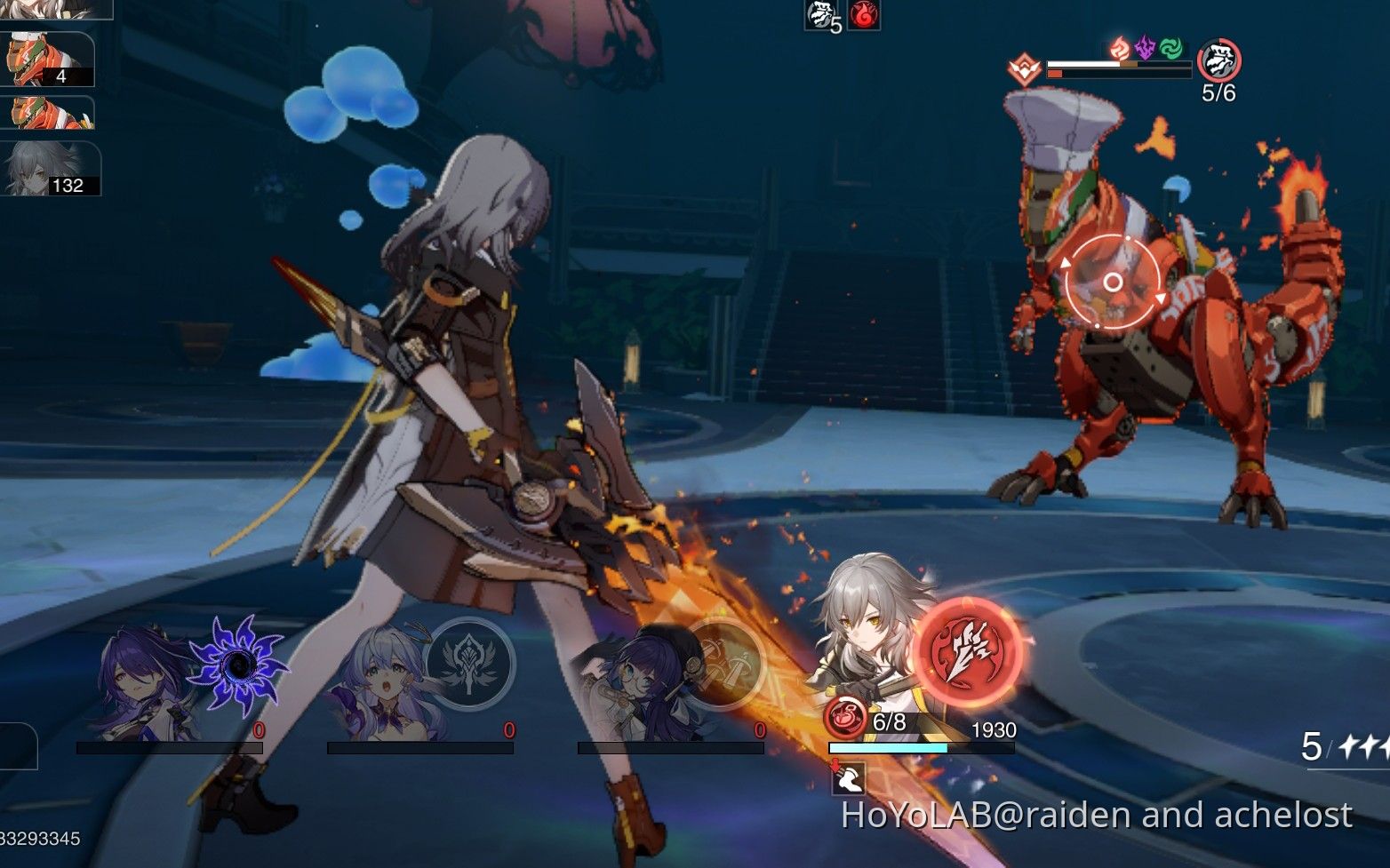Image resolution: width=1390 pixels, height=868 pixels.
Task: Toggle the elite enemy marker beside the boss health bar
Action: (1025, 68)
